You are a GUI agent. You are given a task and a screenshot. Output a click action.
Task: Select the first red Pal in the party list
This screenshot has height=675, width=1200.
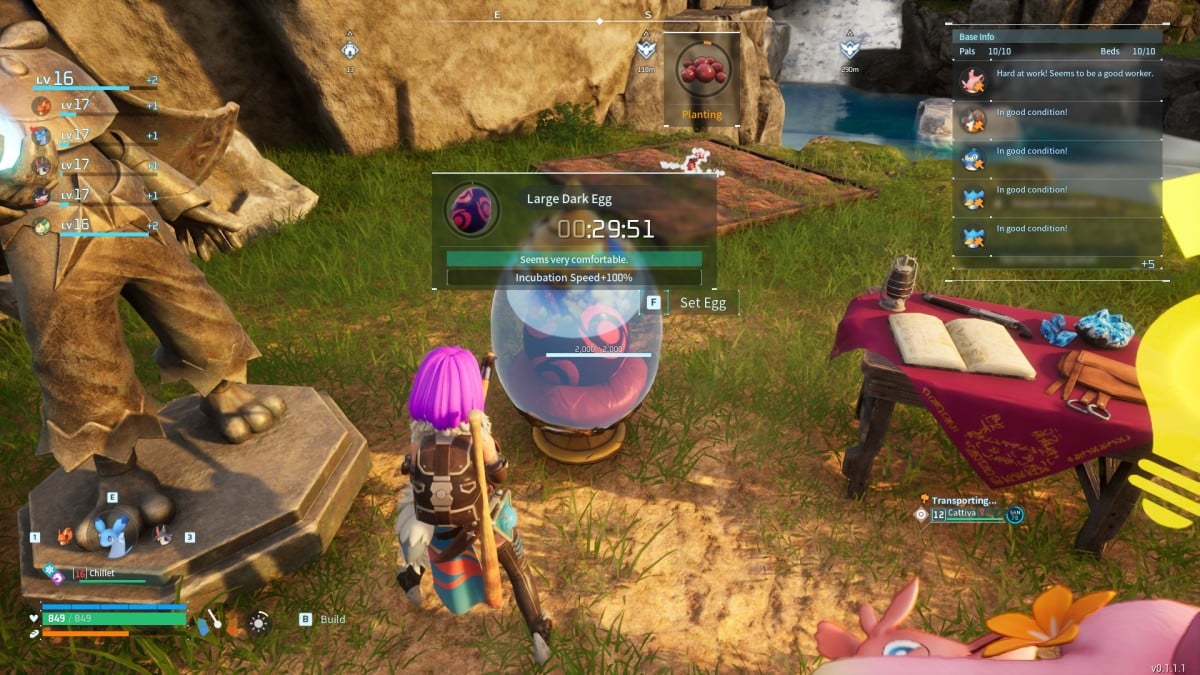41,105
